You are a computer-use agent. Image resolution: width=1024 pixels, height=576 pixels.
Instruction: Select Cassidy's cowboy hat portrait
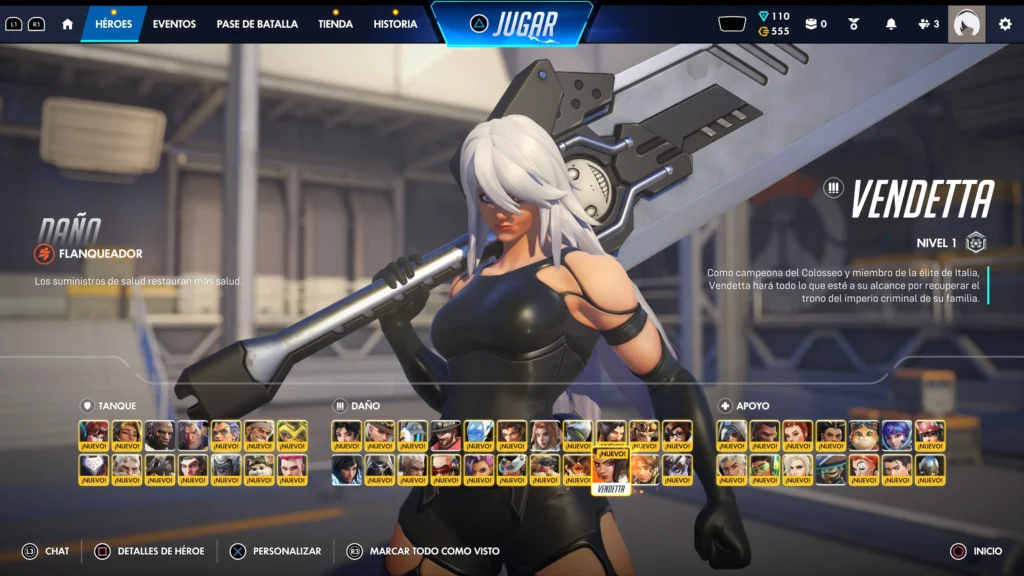446,435
